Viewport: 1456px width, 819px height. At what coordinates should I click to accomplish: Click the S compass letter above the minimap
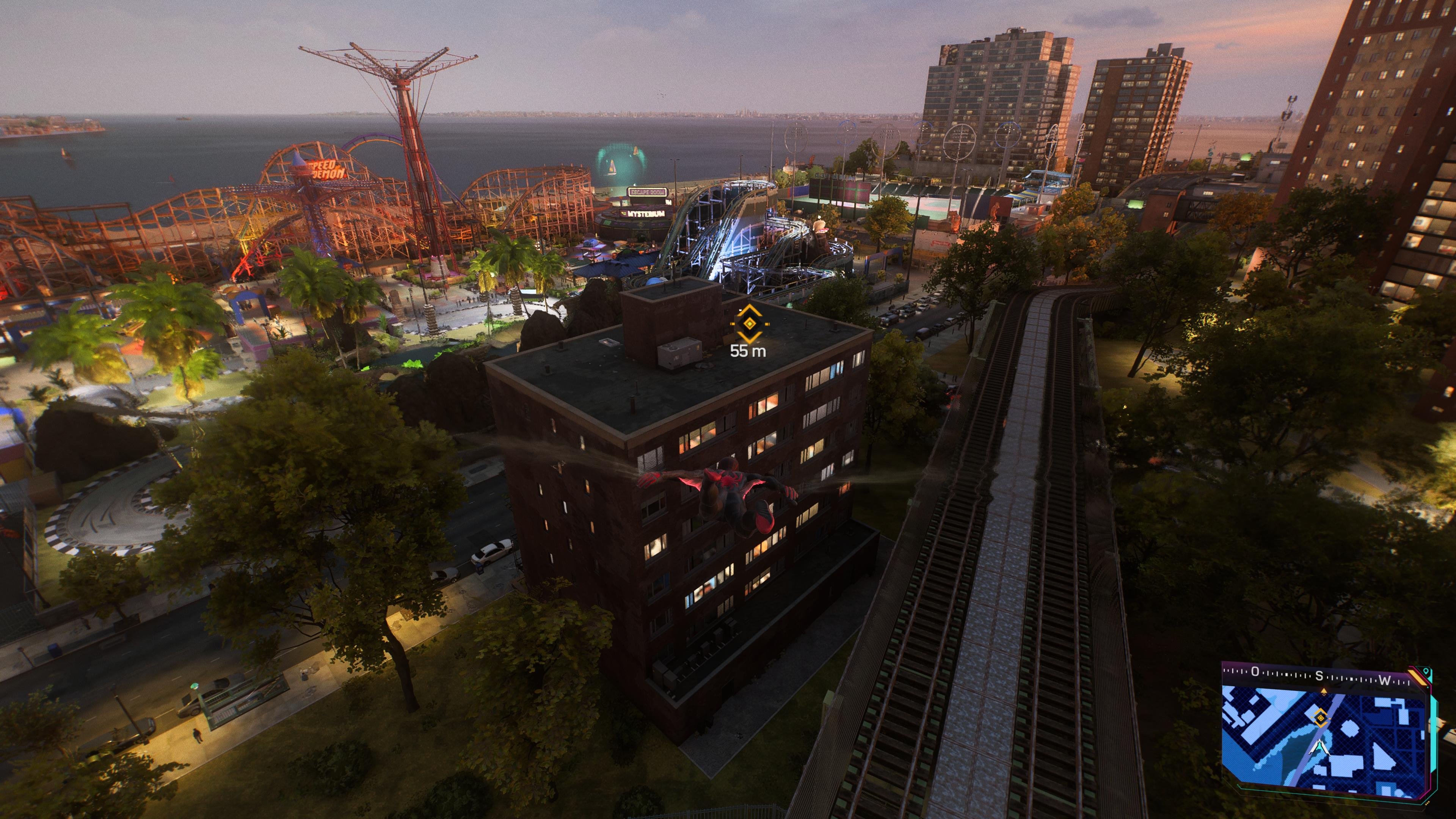coord(1319,677)
